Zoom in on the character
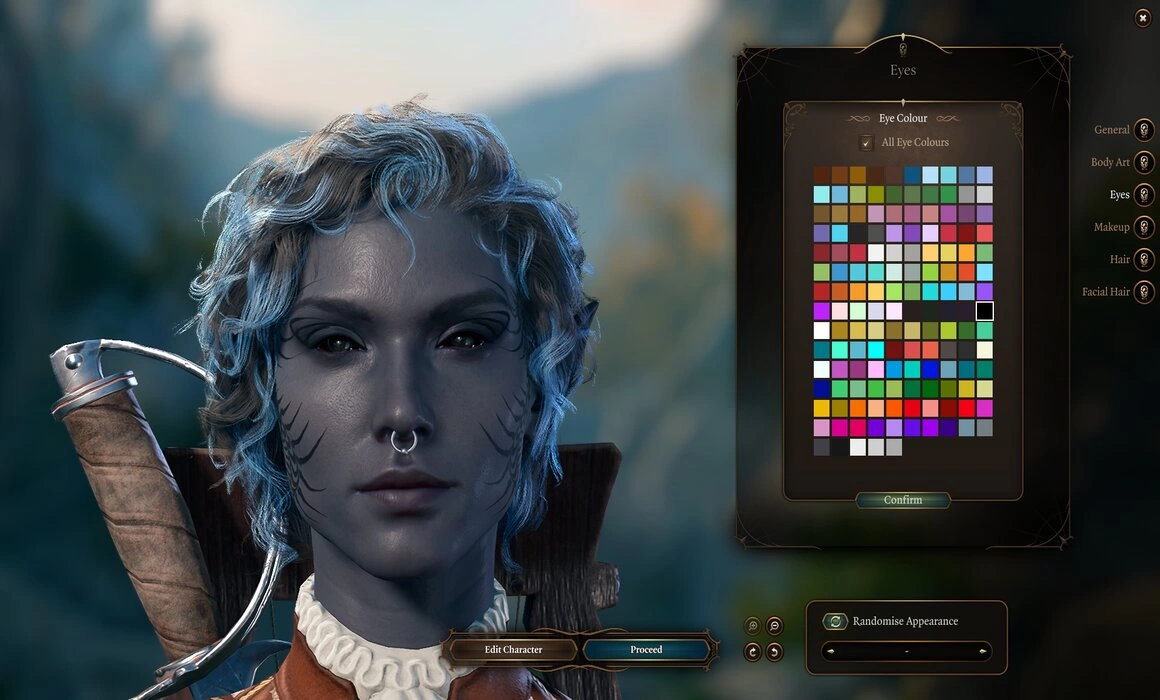Image resolution: width=1160 pixels, height=700 pixels. click(x=753, y=626)
